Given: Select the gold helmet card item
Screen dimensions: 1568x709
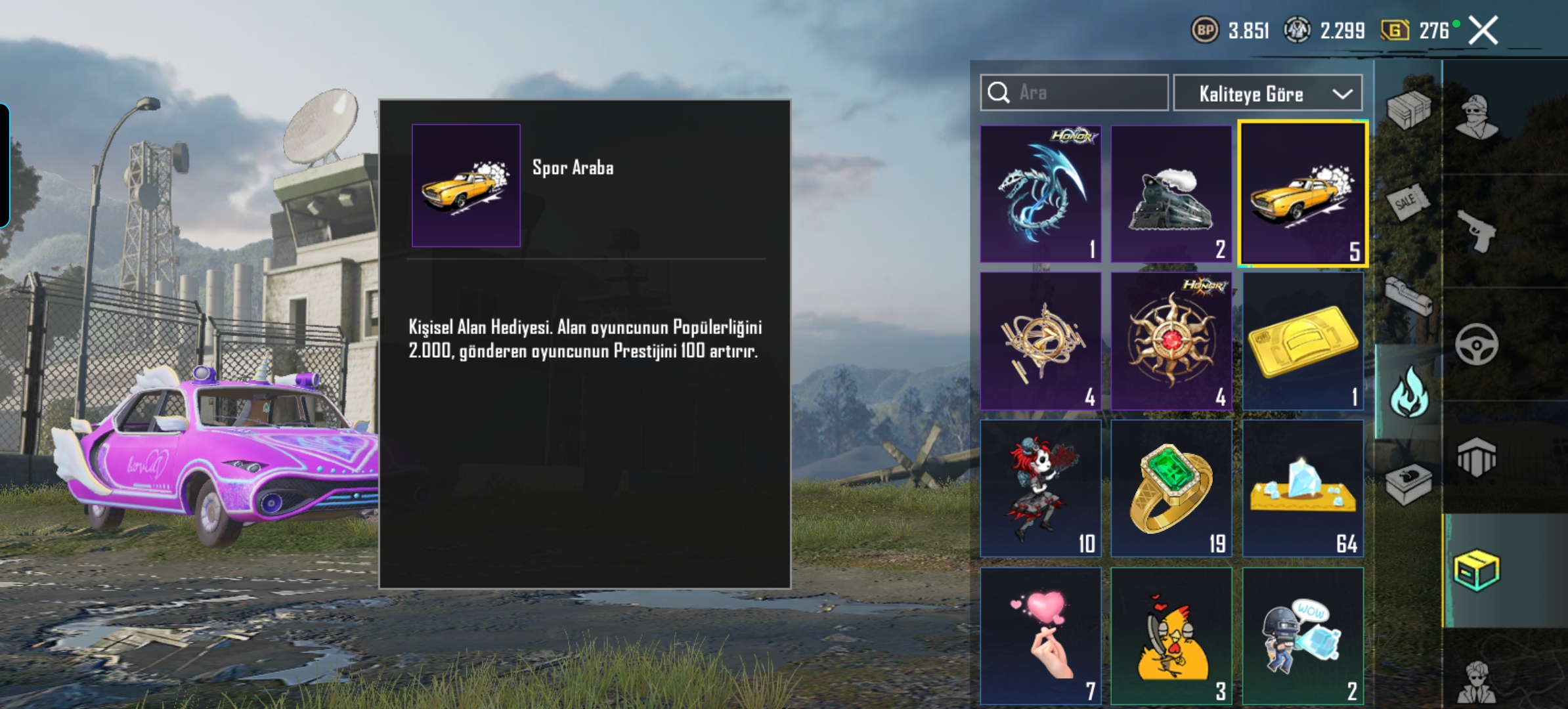Looking at the screenshot, I should (1303, 341).
